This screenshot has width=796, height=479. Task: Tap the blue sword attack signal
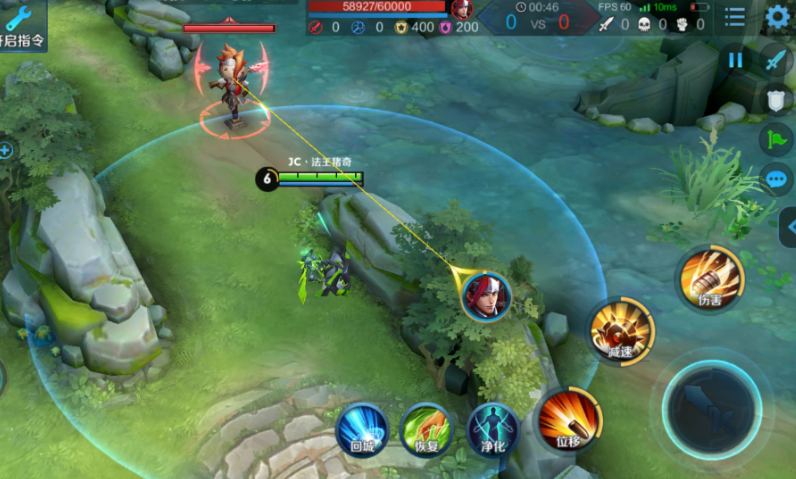click(x=777, y=60)
